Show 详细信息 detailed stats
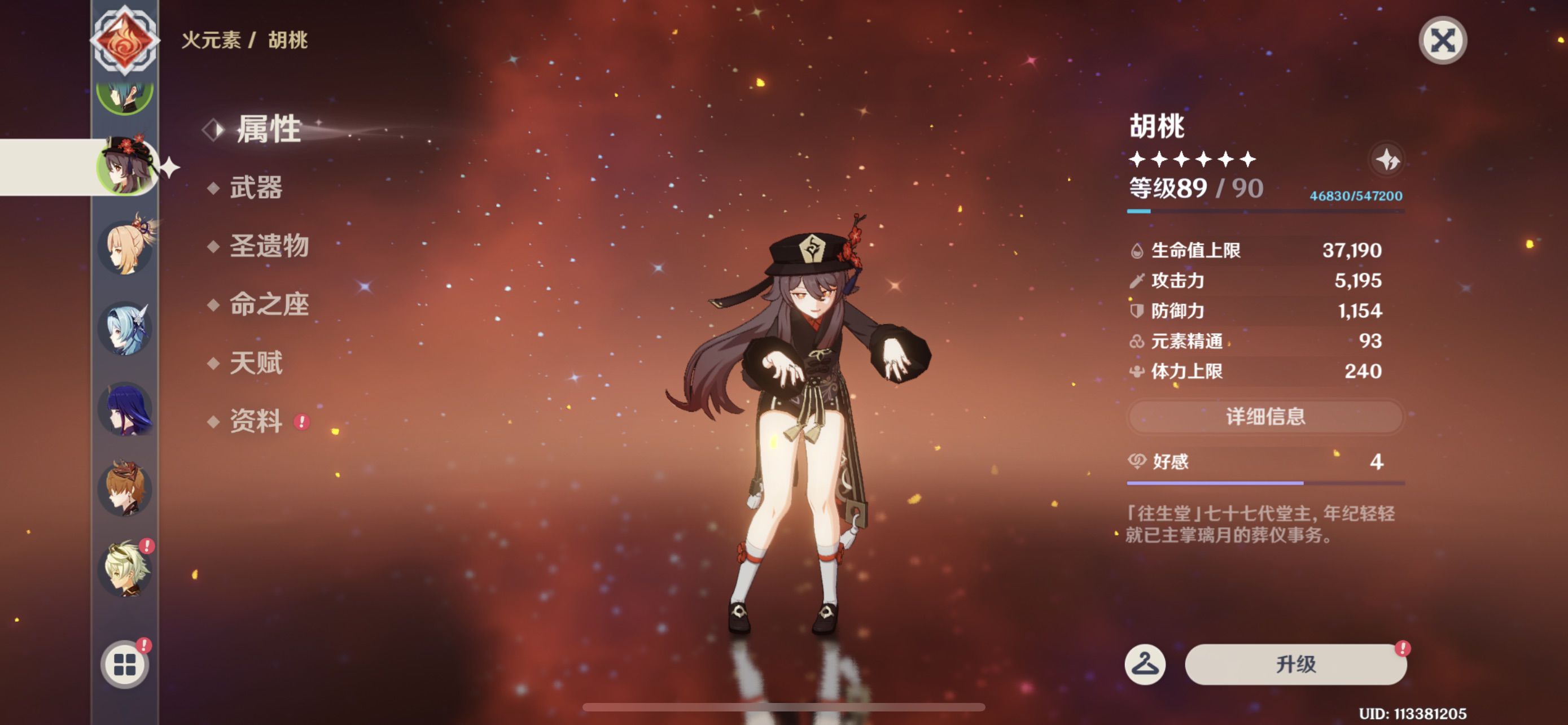 pyautogui.click(x=1265, y=416)
